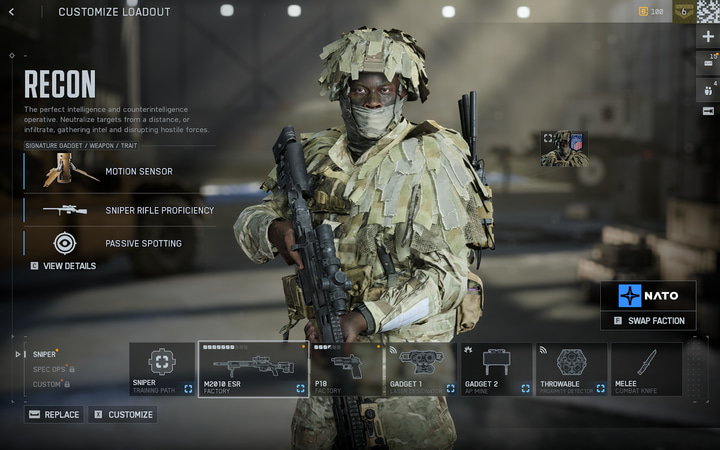Select the Motion Sensor signature gadget
Viewport: 720px width, 450px height.
118,171
